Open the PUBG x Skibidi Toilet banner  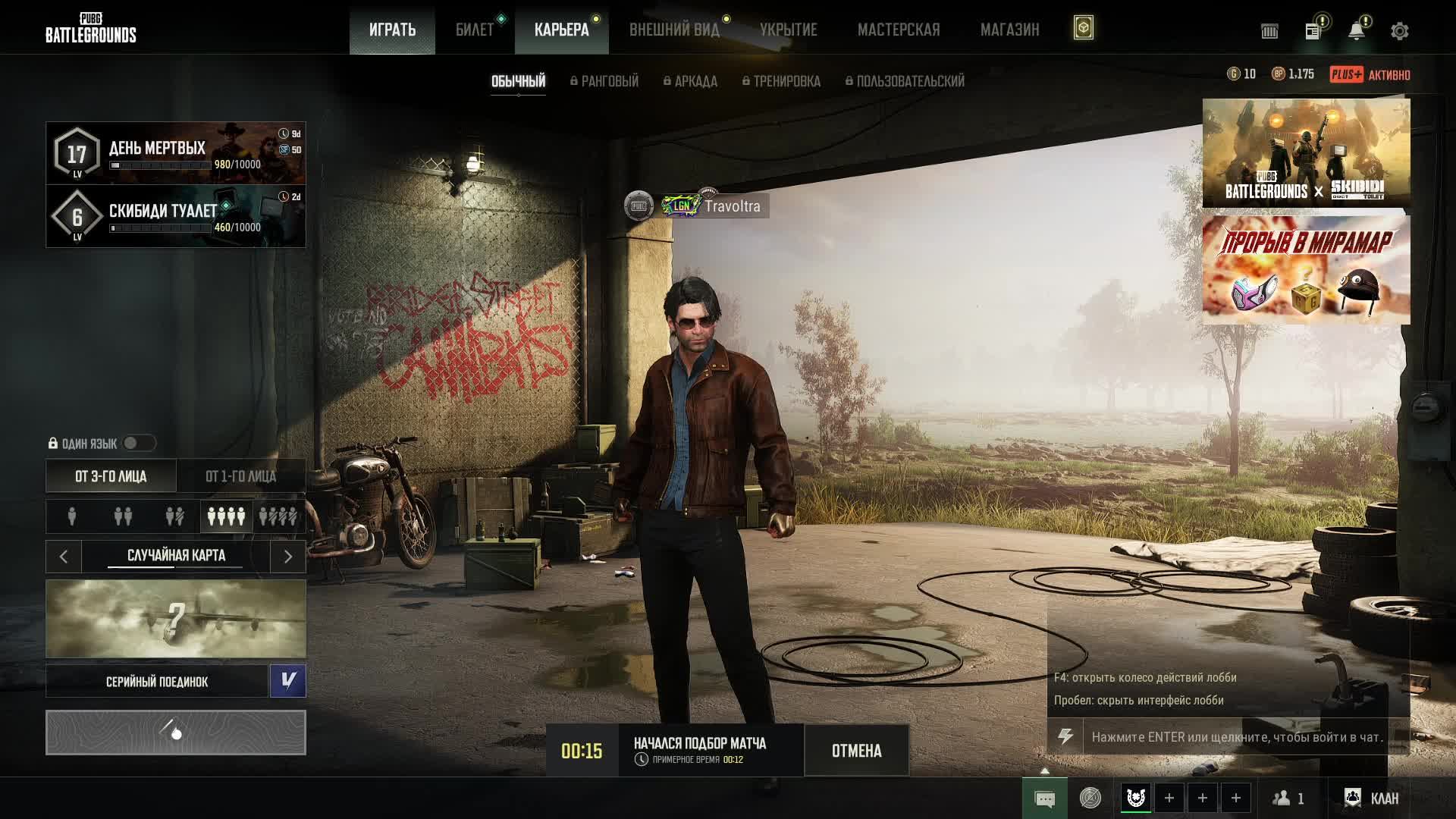[x=1306, y=153]
